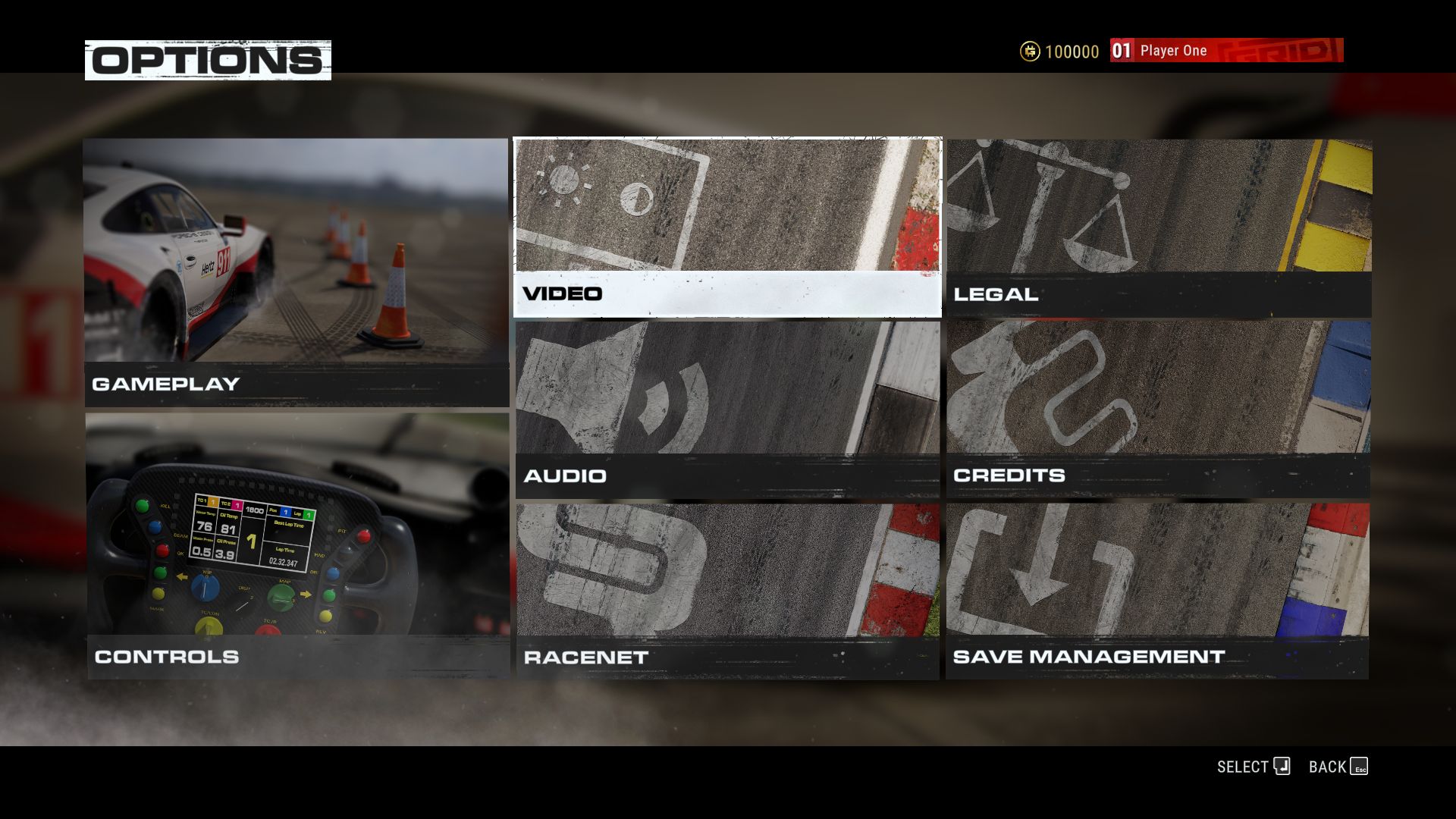The image size is (1456, 819).
Task: Show the game Credits
Action: [x=1158, y=409]
